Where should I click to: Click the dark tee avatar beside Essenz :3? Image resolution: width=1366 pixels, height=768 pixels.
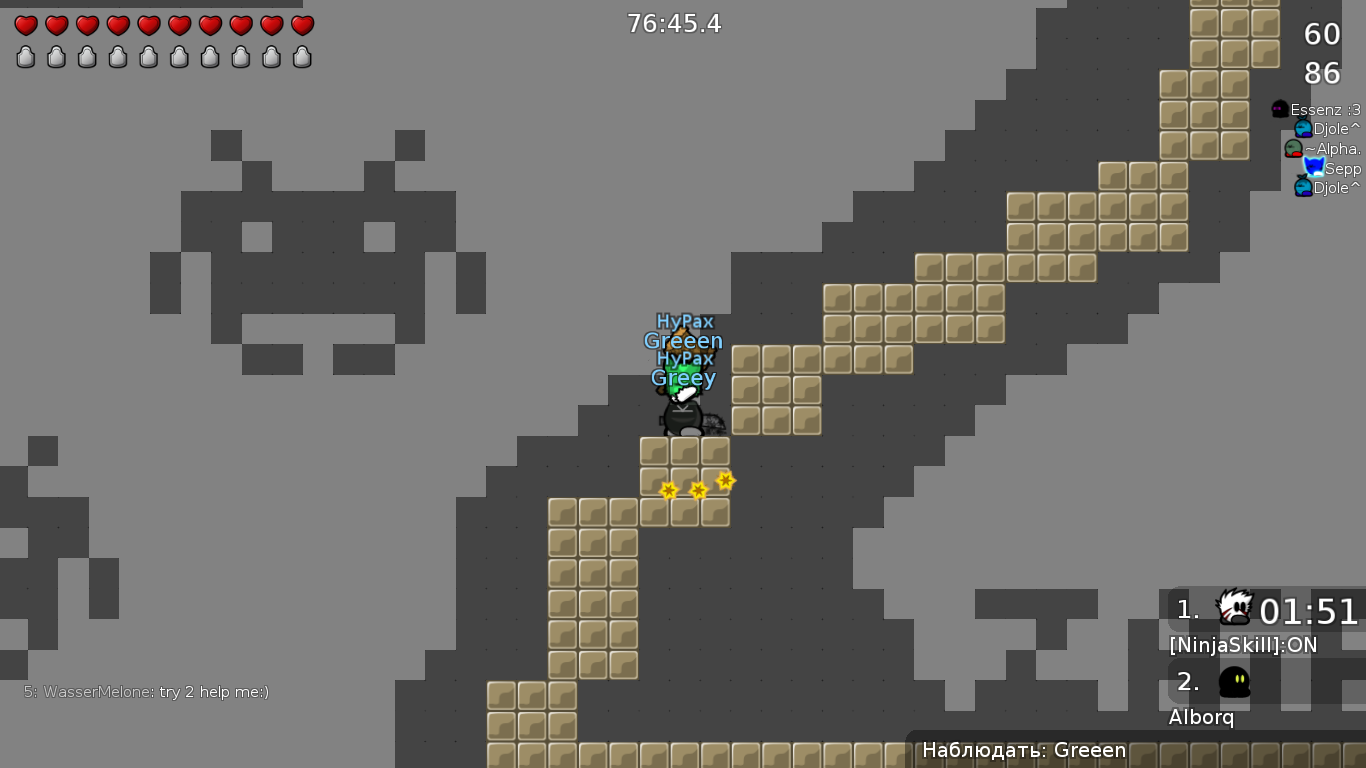coord(1280,109)
